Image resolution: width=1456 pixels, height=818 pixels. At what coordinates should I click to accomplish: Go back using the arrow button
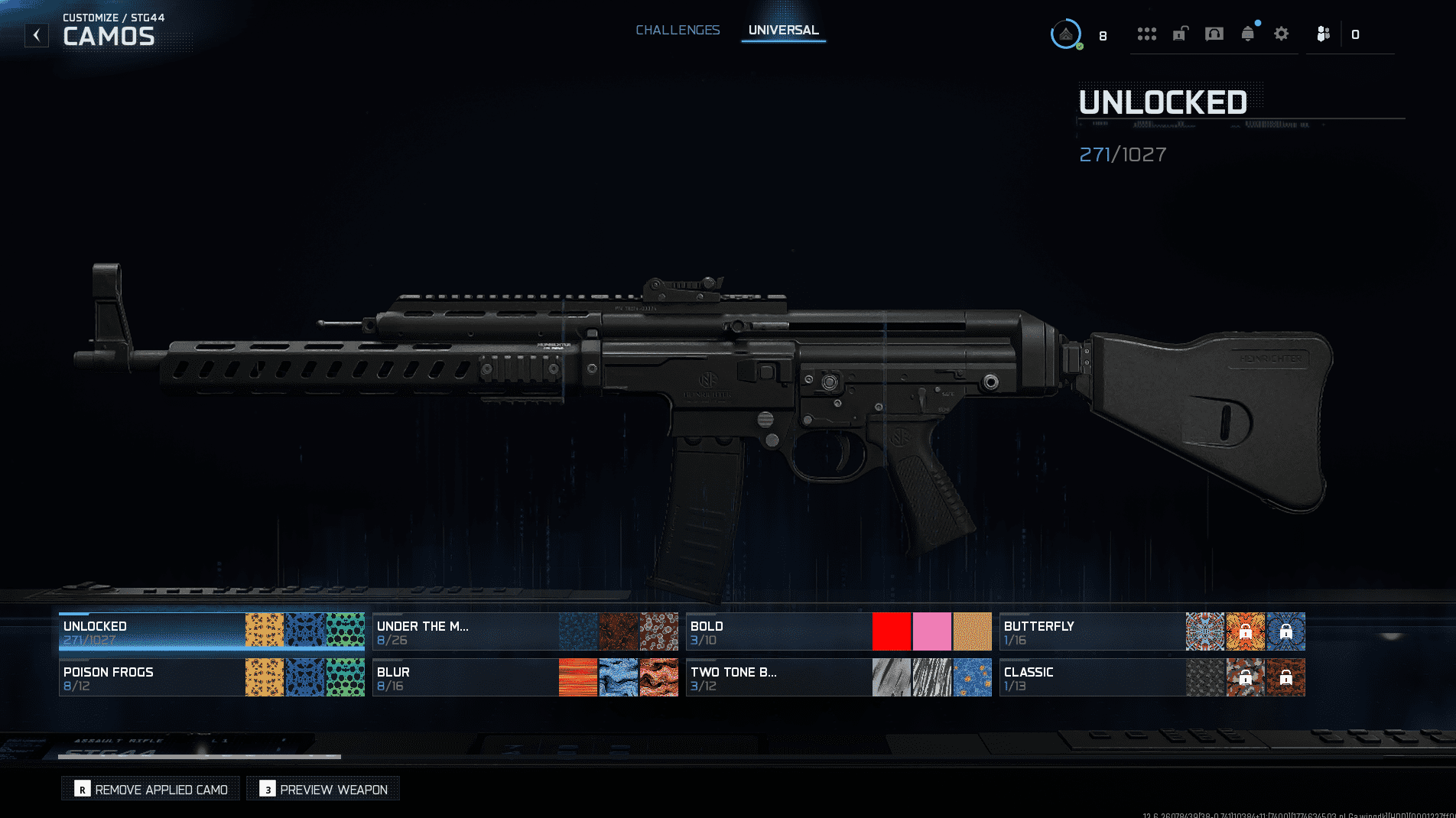coord(36,35)
